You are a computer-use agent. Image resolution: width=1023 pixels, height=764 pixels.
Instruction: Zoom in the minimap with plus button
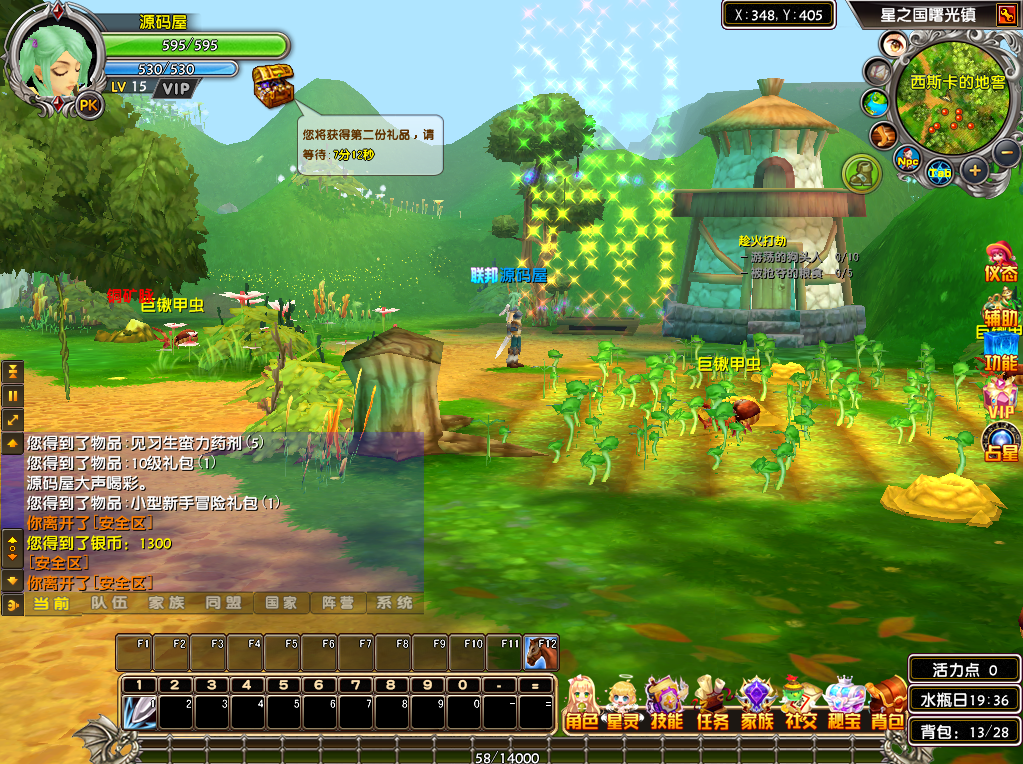pos(975,171)
